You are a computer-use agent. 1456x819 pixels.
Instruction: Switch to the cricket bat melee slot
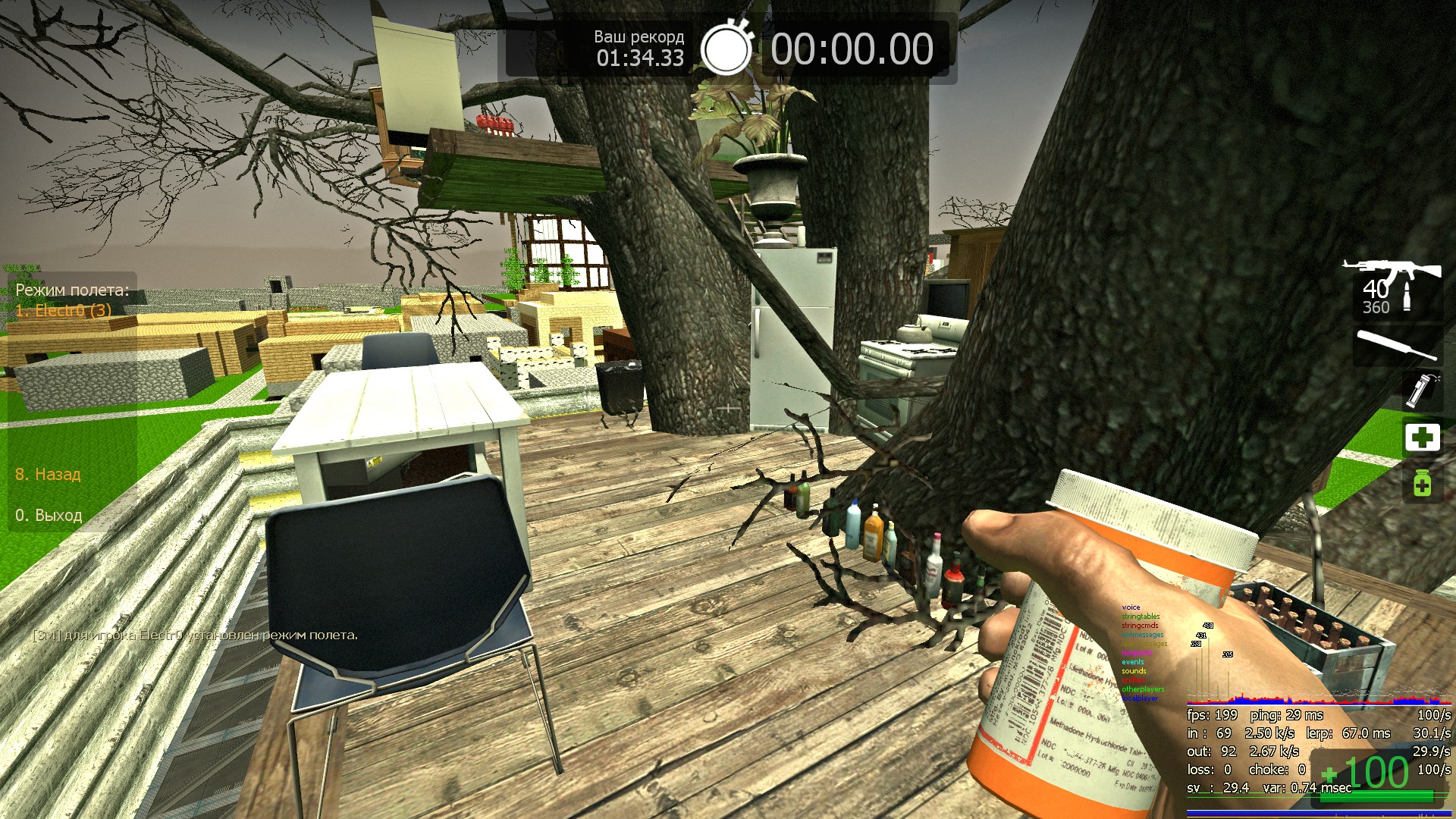(1397, 345)
